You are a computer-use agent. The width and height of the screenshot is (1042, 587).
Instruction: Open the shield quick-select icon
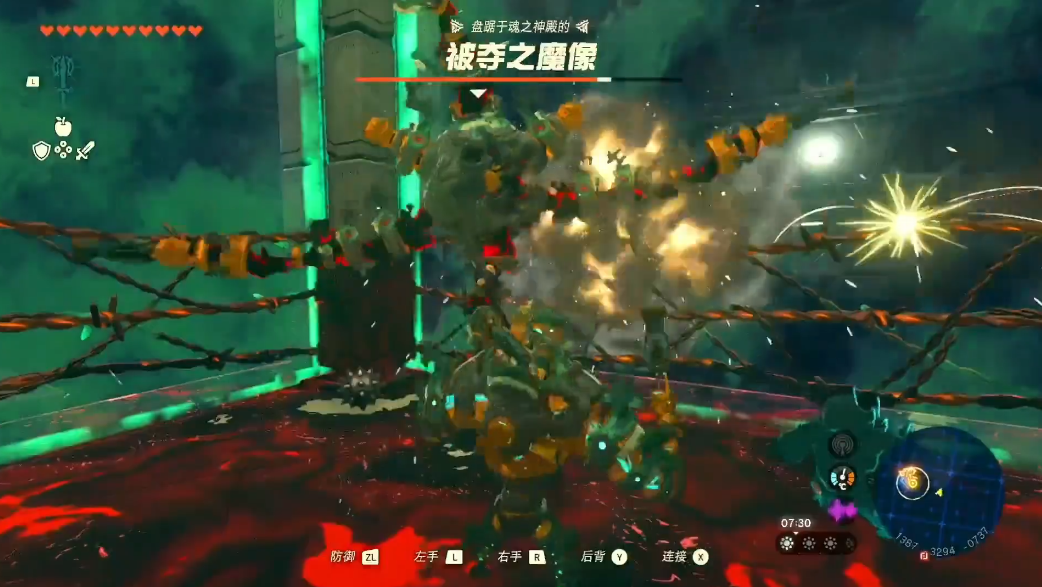coord(41,150)
